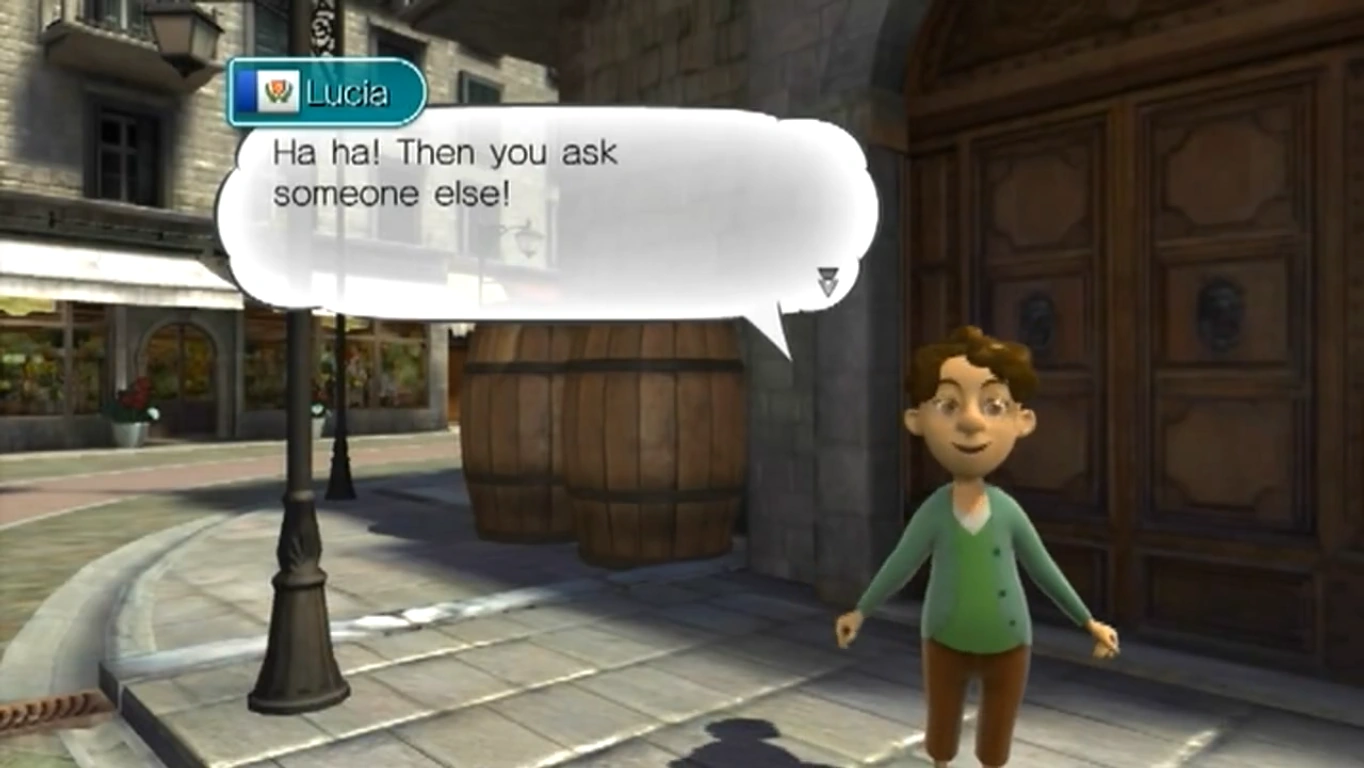Click Lucia's speech bubble text
Image resolution: width=1364 pixels, height=768 pixels.
(445, 173)
